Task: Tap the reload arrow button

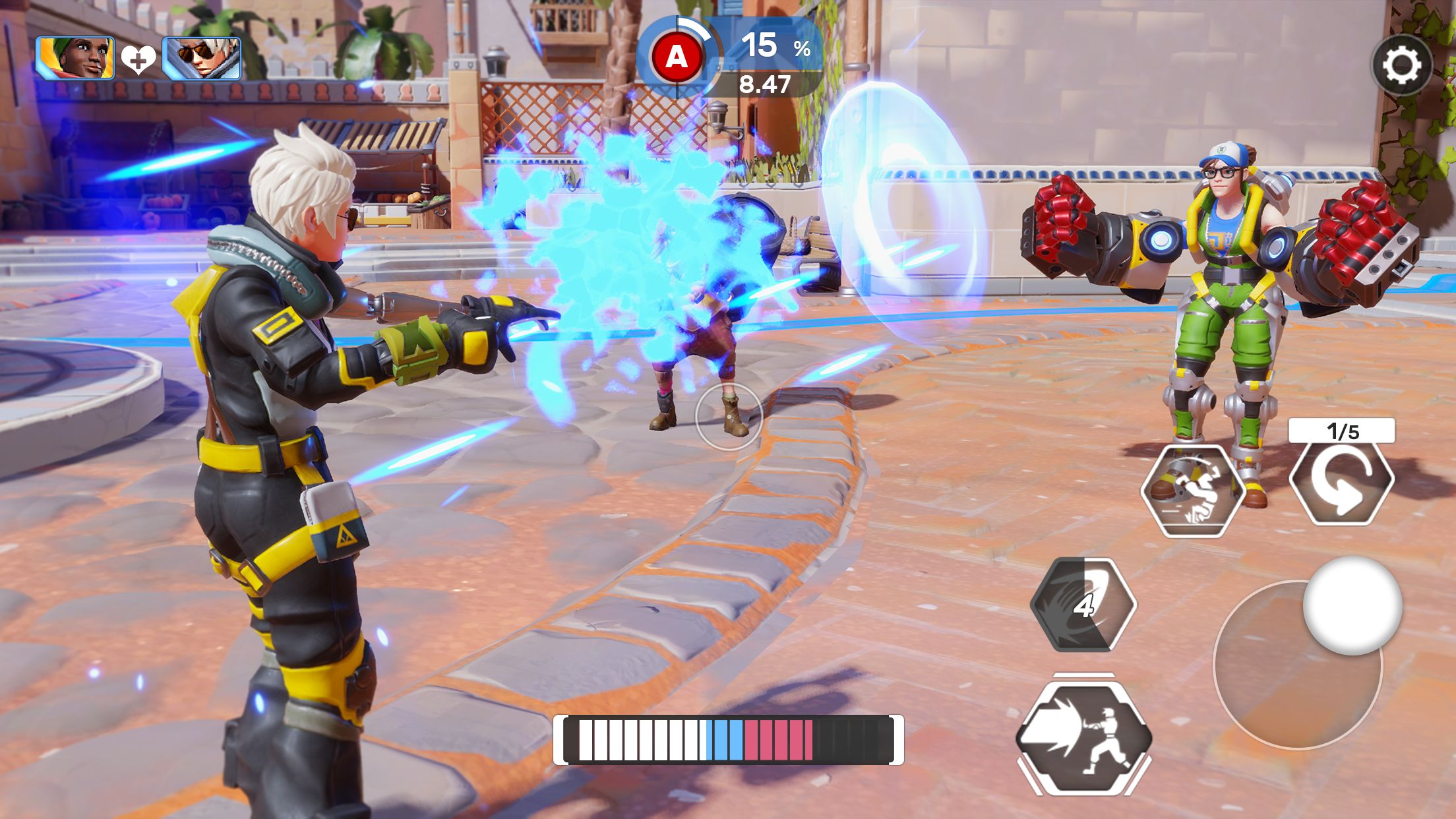Action: point(1341,484)
